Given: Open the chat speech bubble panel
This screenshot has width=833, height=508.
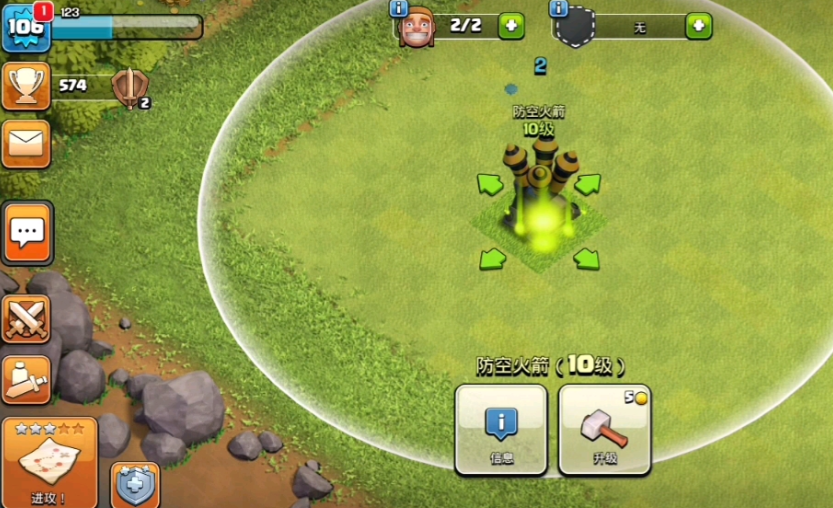Looking at the screenshot, I should click(x=27, y=233).
